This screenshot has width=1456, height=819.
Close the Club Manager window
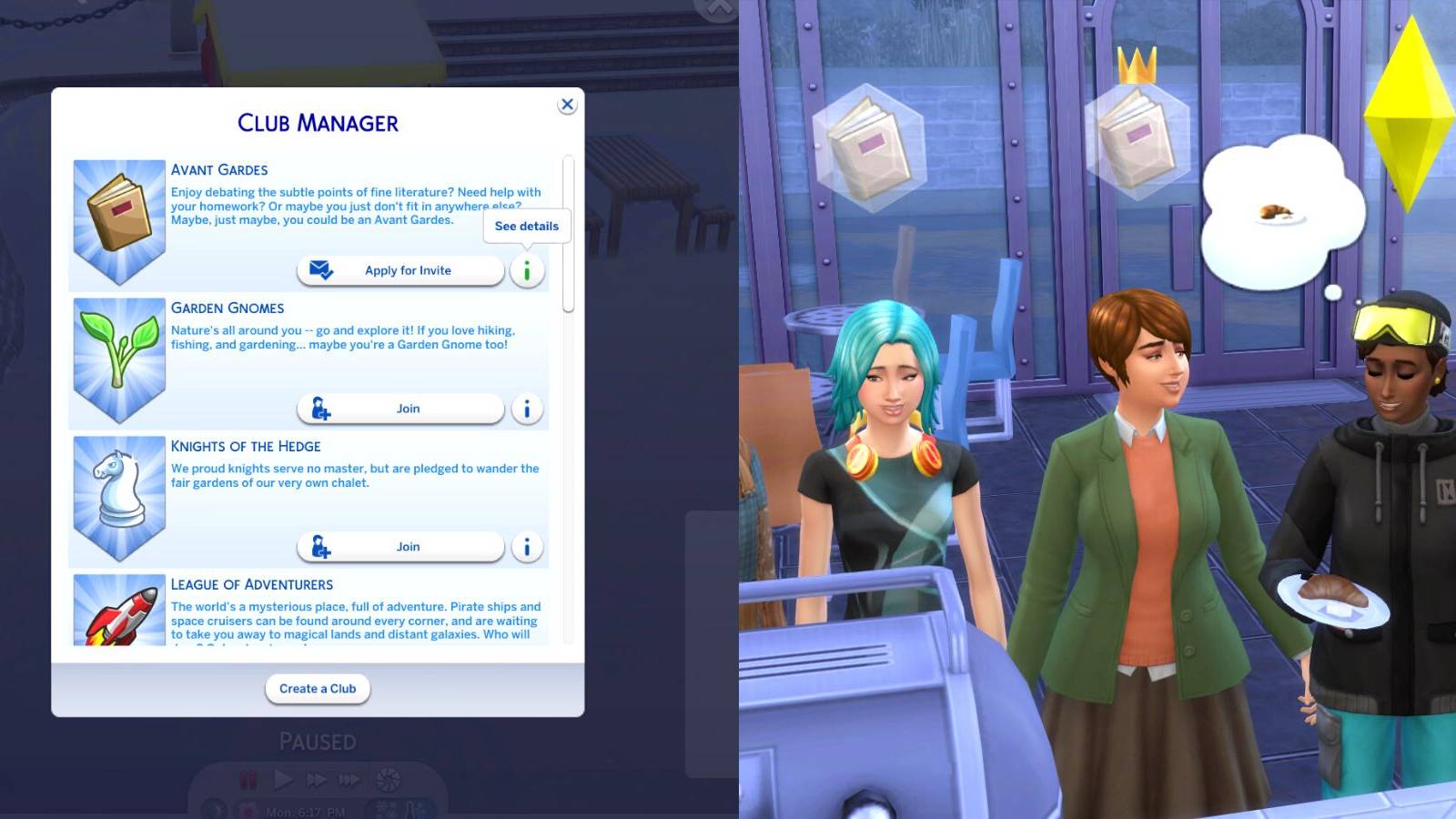567,104
